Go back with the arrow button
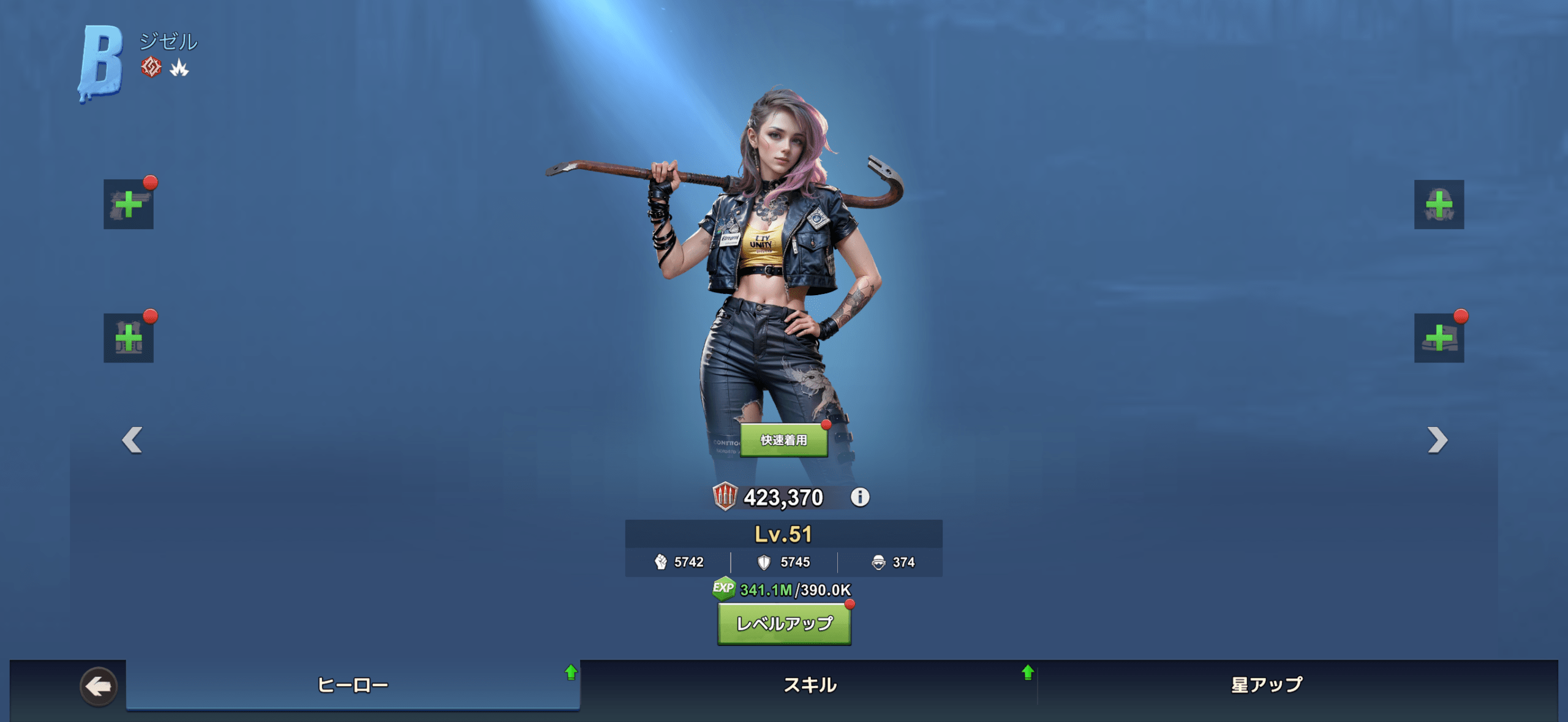 tap(98, 686)
